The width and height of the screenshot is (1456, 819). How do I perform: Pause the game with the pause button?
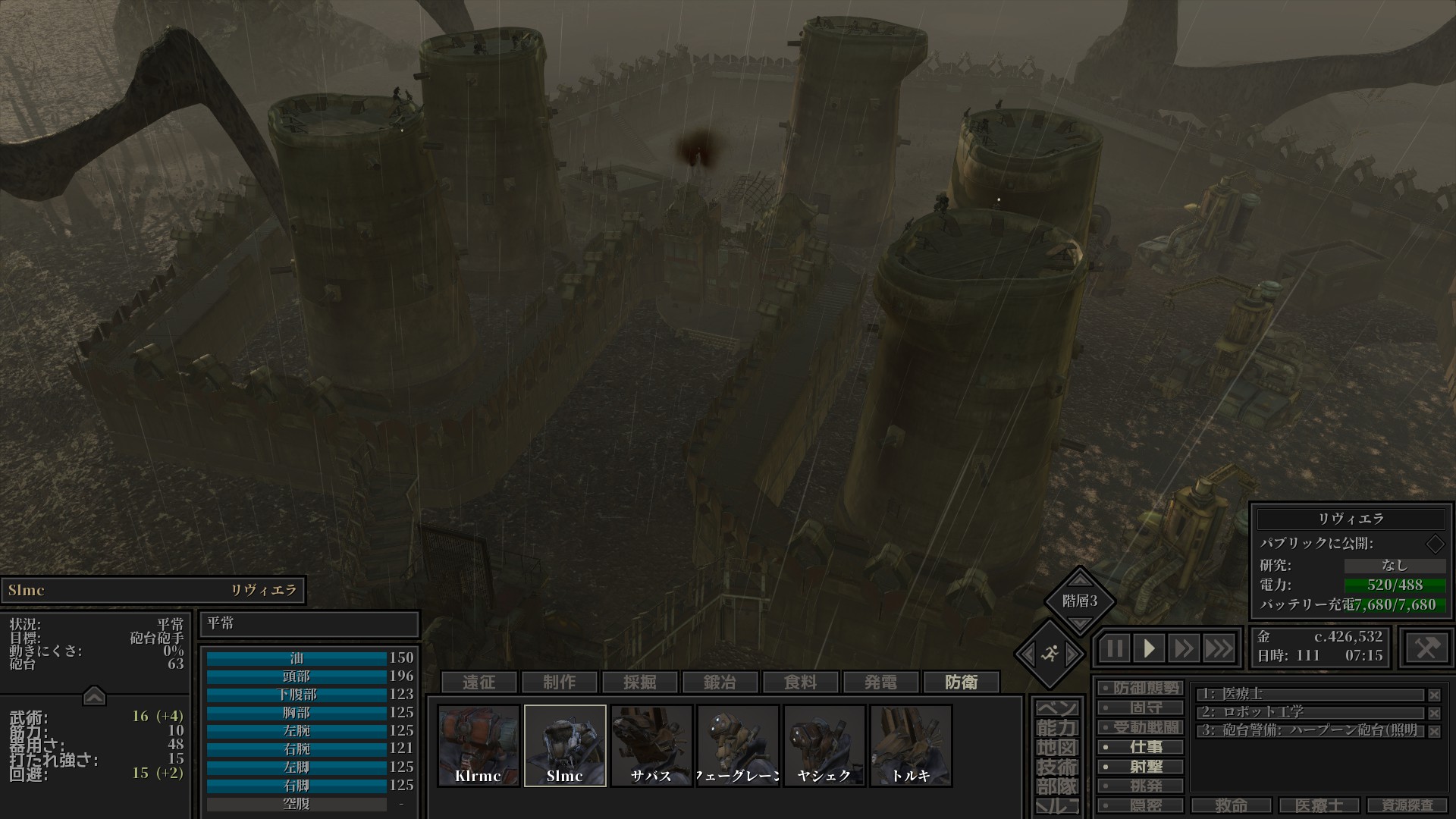(1114, 648)
